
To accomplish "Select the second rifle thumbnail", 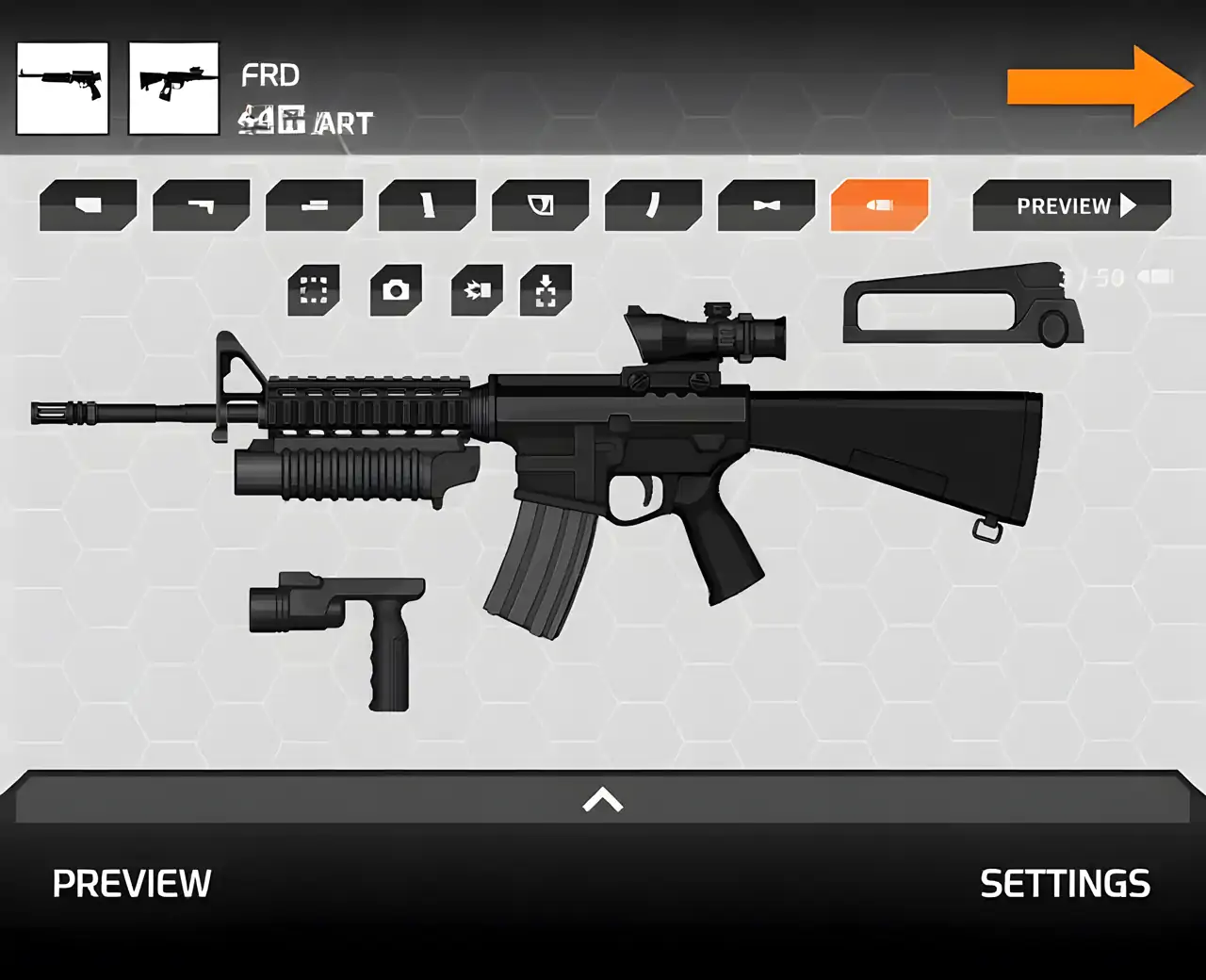I will click(173, 88).
